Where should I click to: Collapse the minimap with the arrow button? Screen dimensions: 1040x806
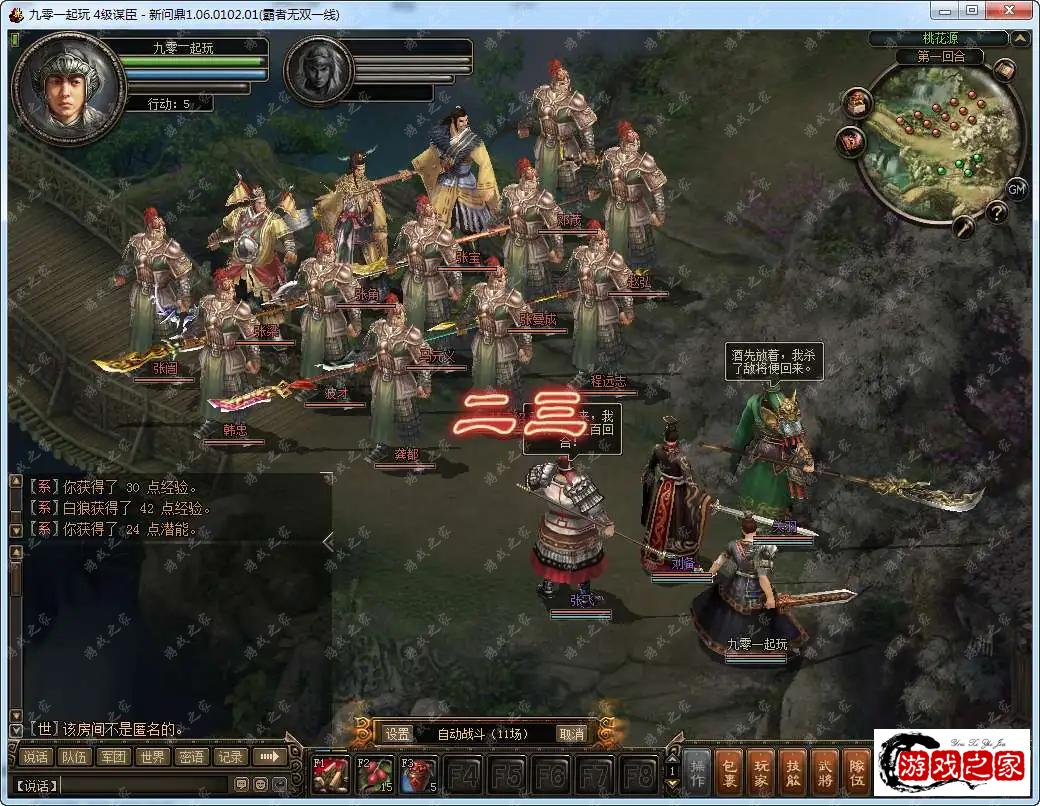(1020, 39)
